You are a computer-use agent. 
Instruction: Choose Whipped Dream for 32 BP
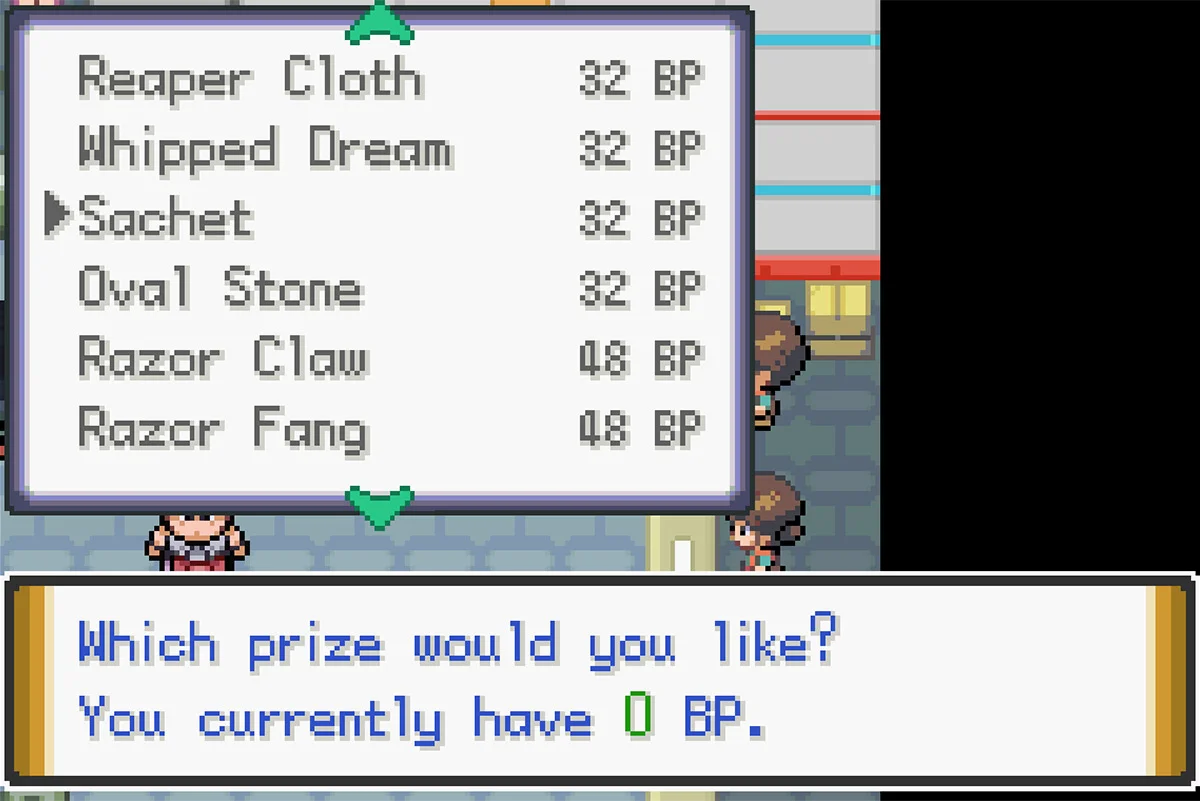265,149
